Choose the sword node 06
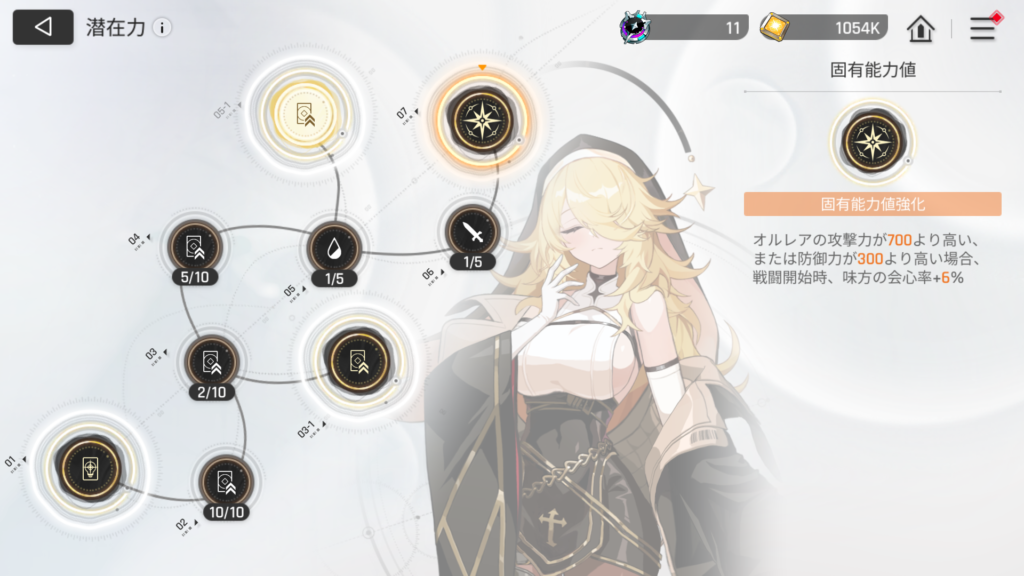This screenshot has height=576, width=1024. point(472,233)
